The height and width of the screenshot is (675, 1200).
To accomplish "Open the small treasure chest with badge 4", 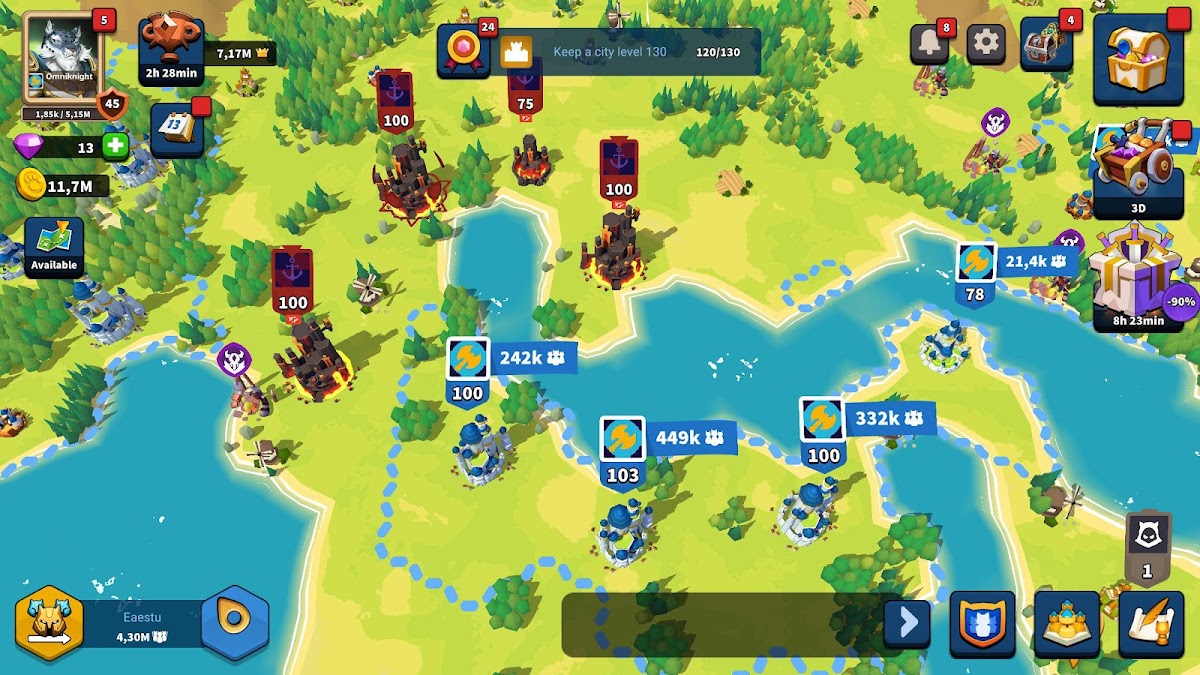I will click(1046, 45).
